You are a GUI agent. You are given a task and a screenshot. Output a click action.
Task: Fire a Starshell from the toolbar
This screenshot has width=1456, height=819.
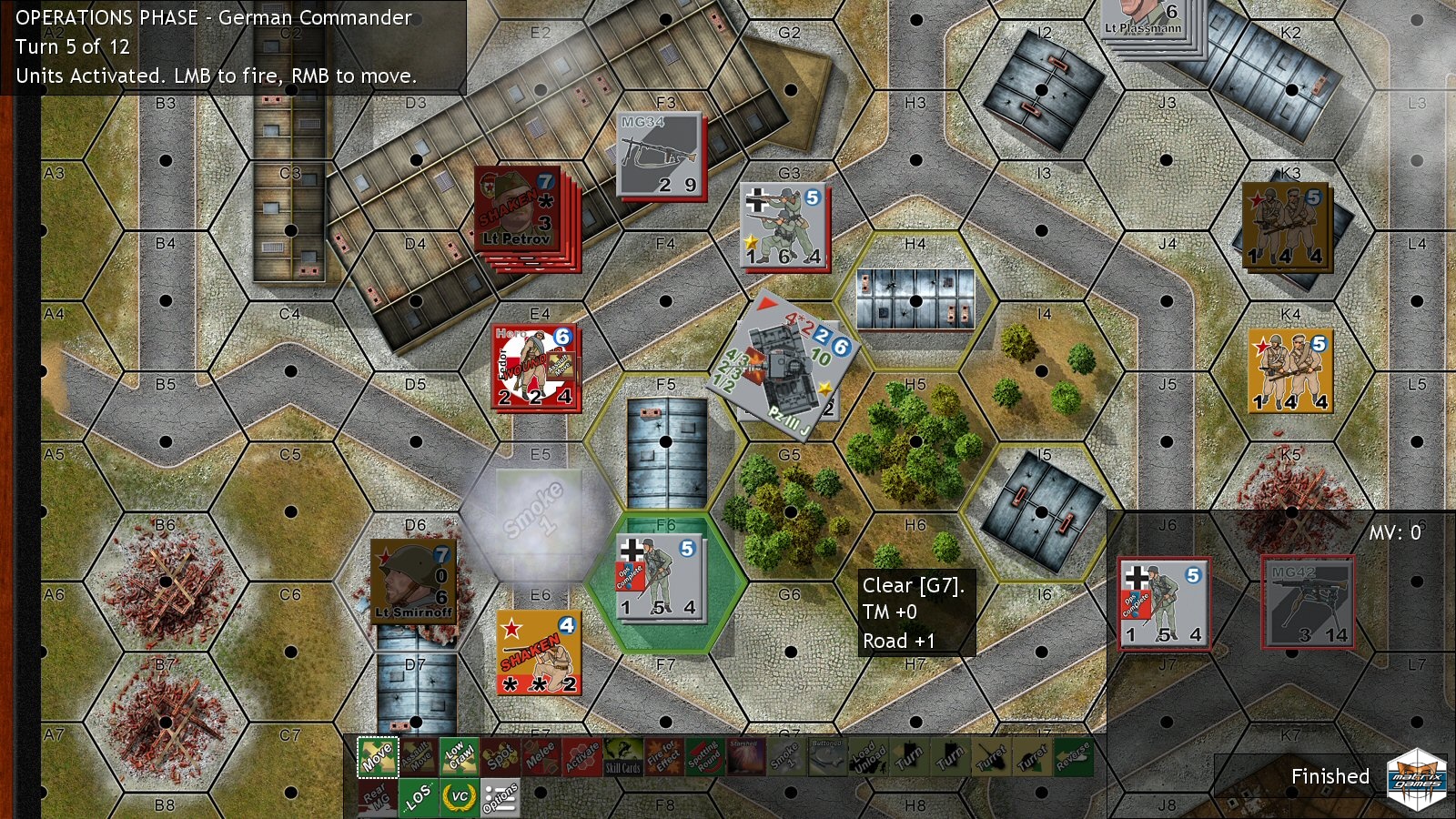(744, 757)
